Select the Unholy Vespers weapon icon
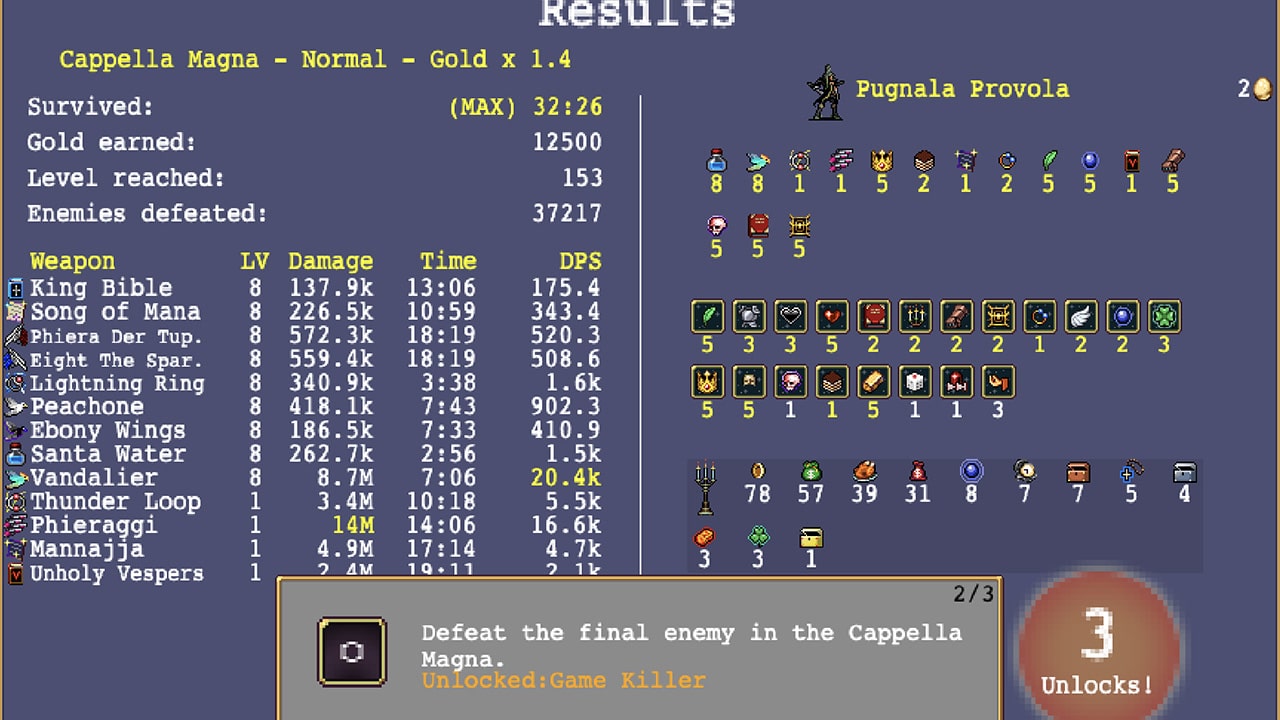 15,573
